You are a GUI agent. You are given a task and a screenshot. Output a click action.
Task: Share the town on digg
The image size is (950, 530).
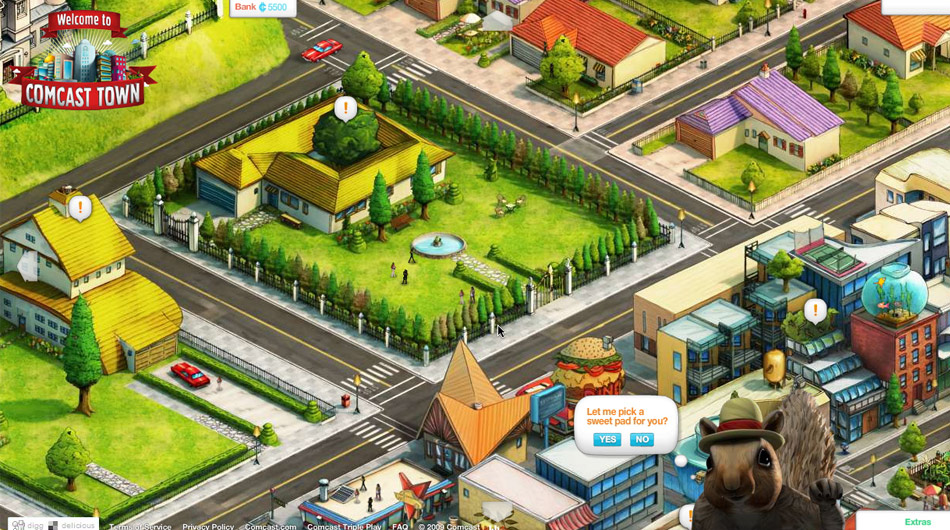(28, 526)
